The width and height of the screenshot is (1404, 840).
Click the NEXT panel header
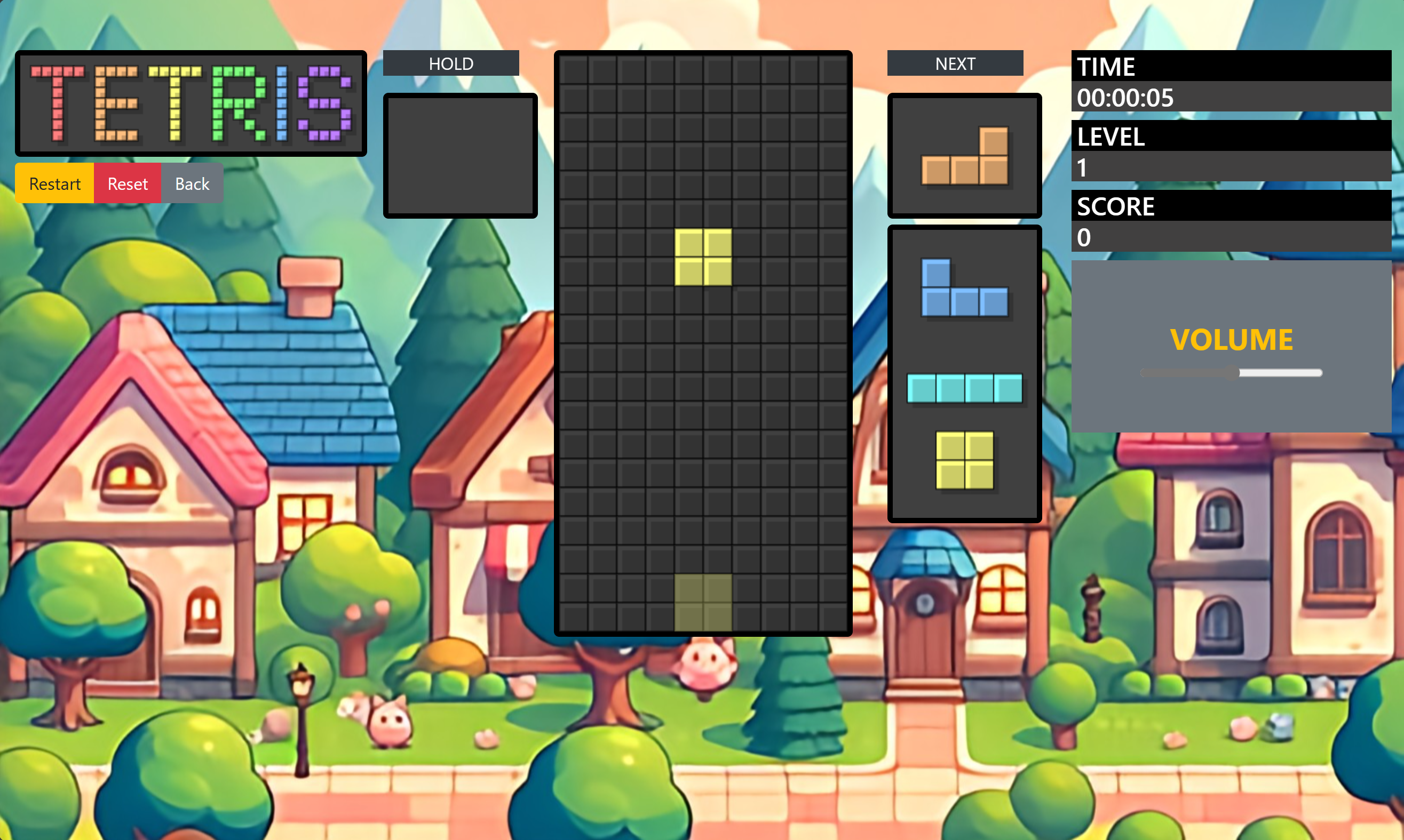955,63
